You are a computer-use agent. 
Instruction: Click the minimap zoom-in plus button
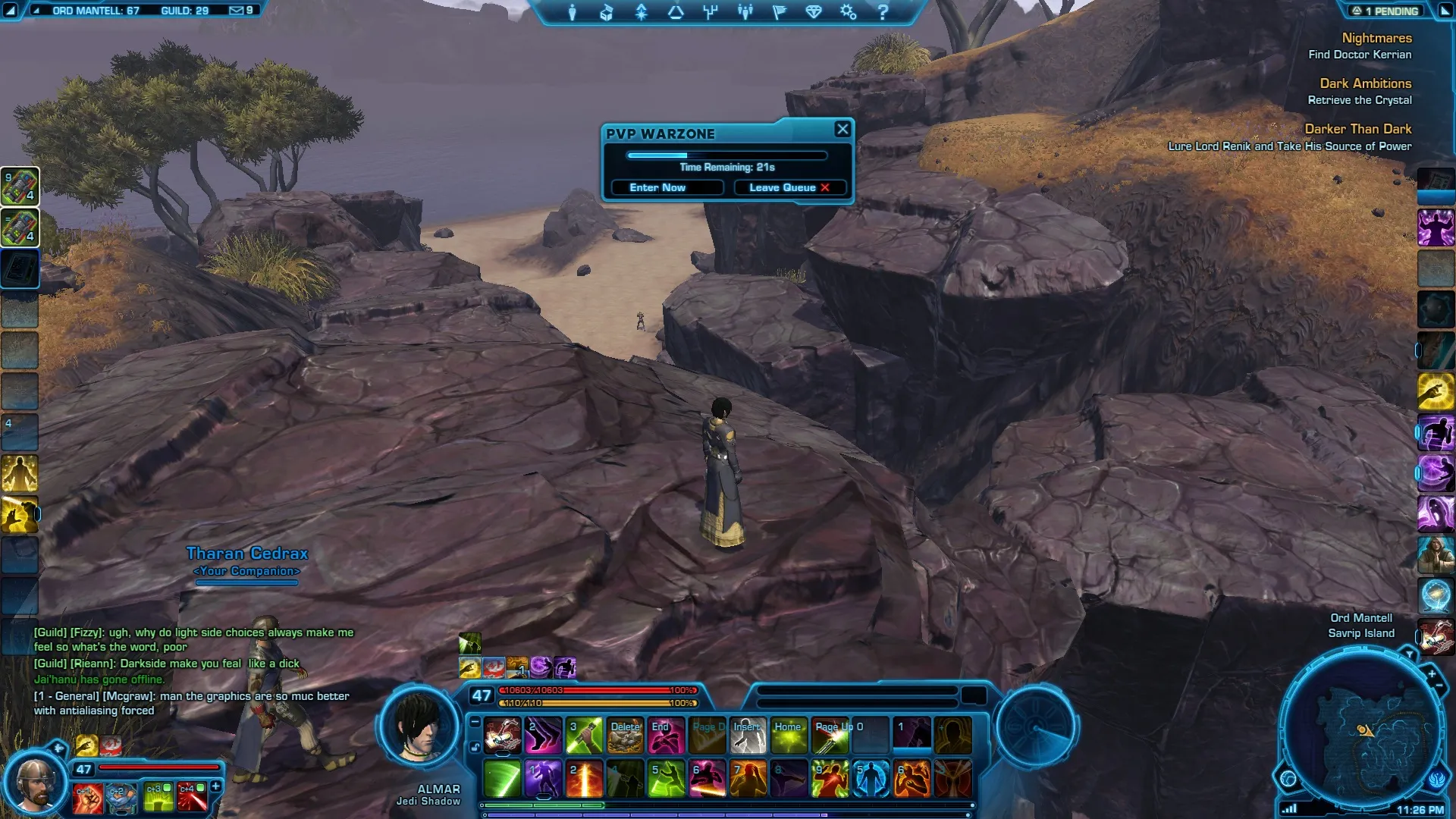1432,673
